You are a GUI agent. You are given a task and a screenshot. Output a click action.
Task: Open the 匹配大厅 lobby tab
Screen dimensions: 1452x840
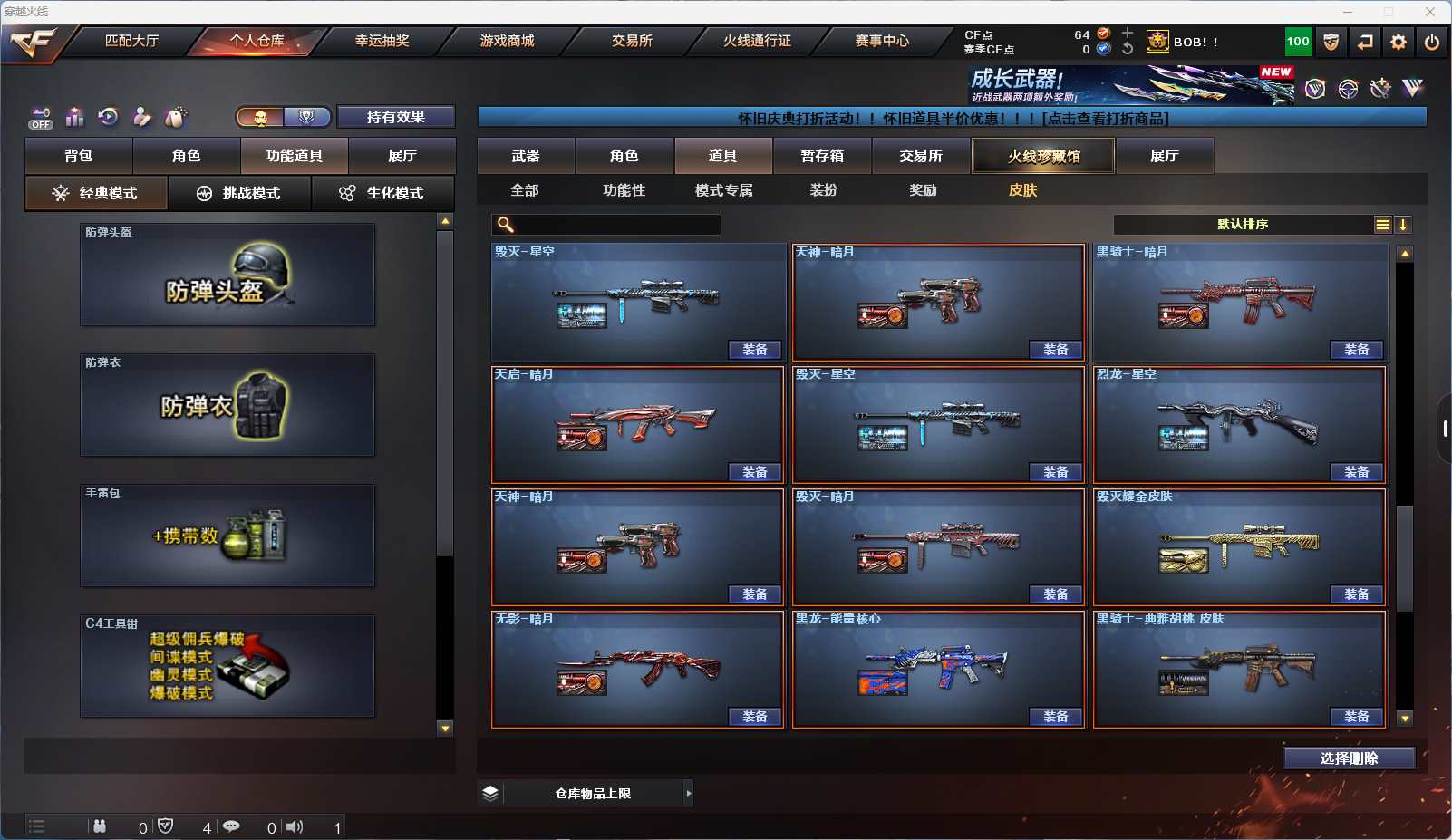pos(131,41)
